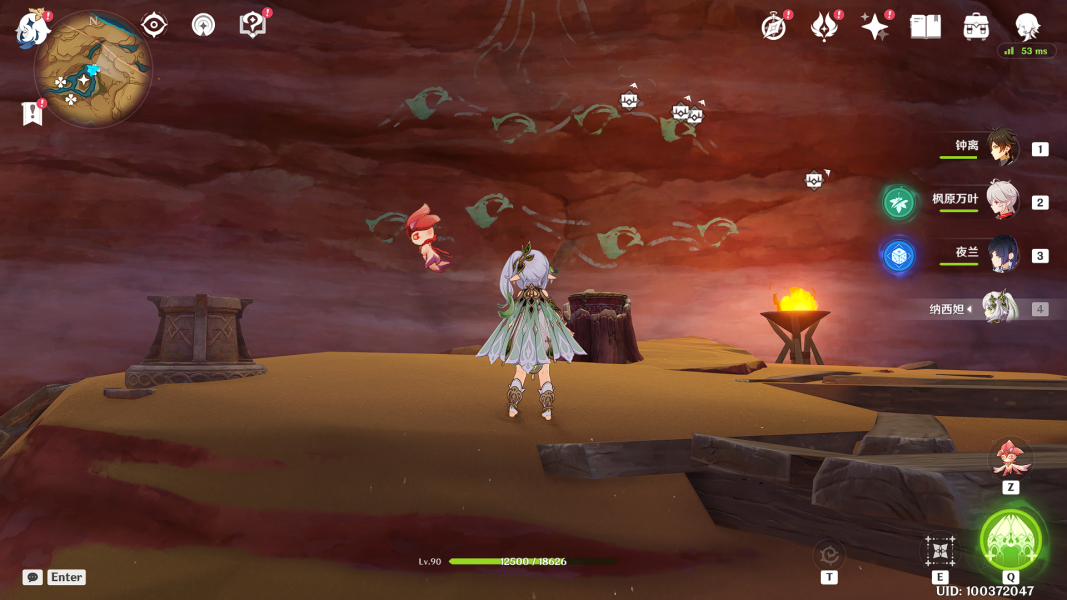Switch to party member 枫原万叶
1067x600 pixels.
click(x=1002, y=200)
